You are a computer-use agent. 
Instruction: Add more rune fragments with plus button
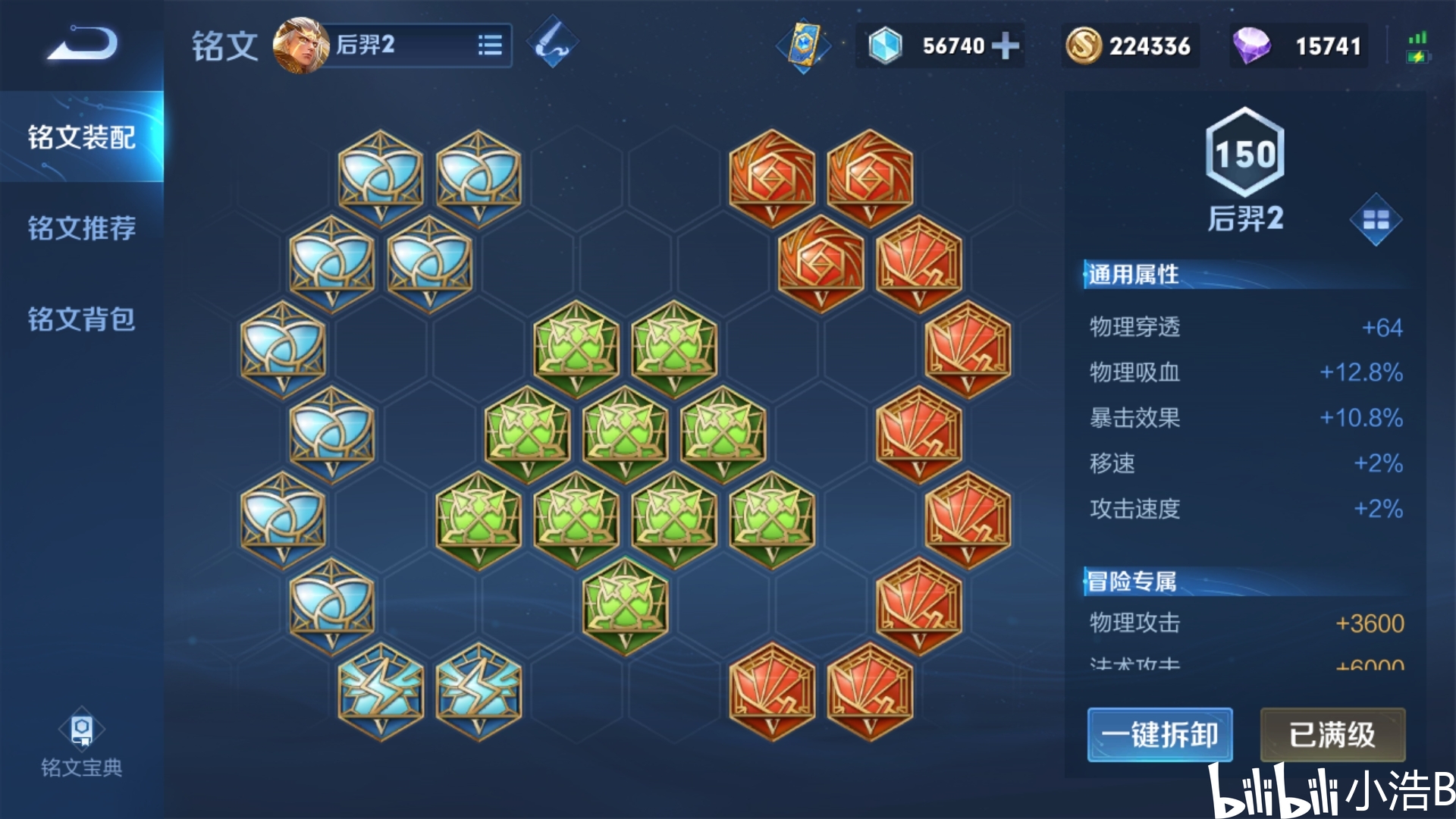click(x=1006, y=45)
